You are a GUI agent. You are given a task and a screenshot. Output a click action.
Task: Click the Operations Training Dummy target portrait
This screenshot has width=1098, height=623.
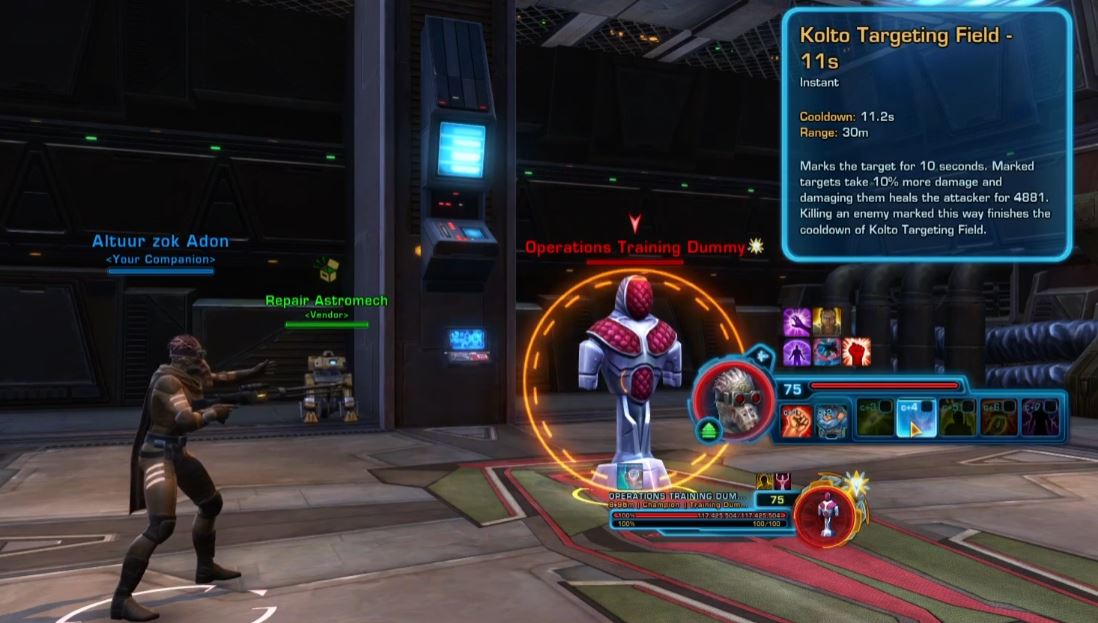pos(828,508)
